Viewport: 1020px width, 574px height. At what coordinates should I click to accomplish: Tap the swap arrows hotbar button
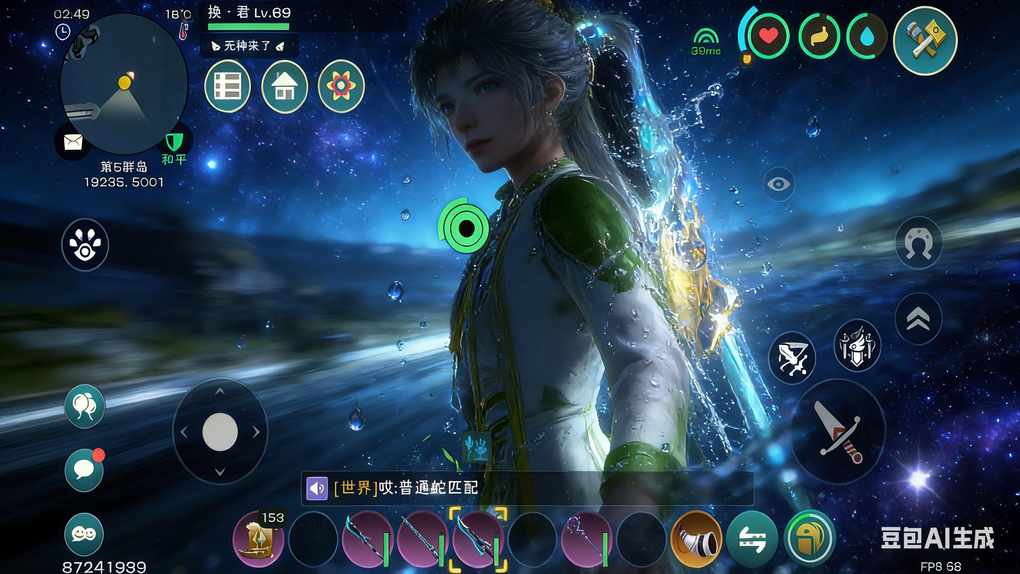pyautogui.click(x=752, y=537)
